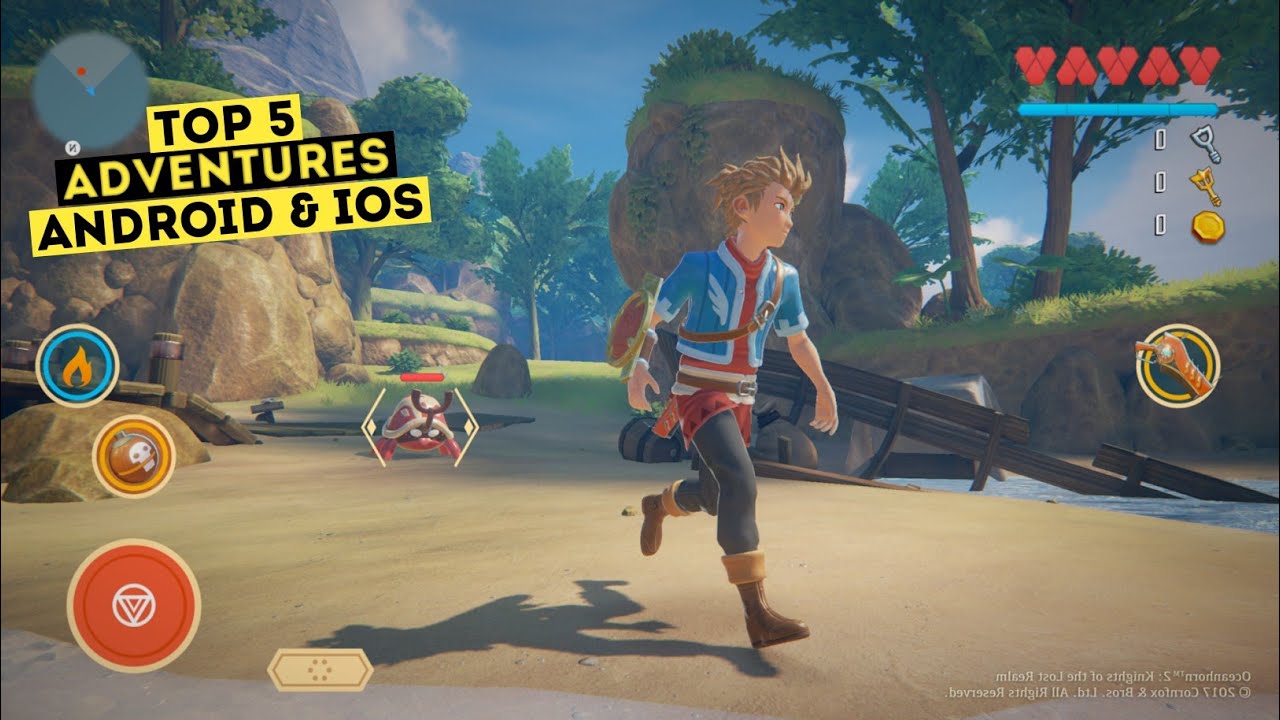Viewport: 1280px width, 720px height.
Task: Select the orange blaster weapon button
Action: (x=1177, y=365)
